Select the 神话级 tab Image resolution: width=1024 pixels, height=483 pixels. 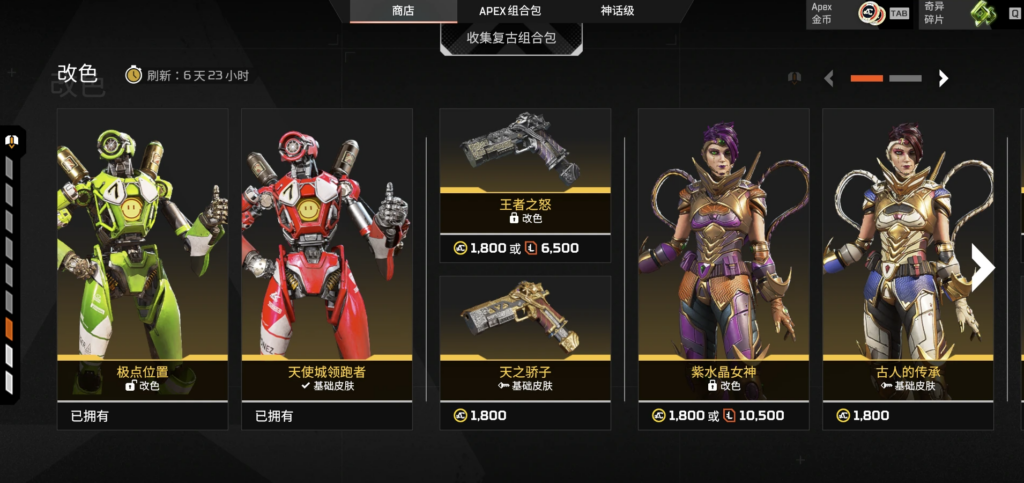pos(620,11)
